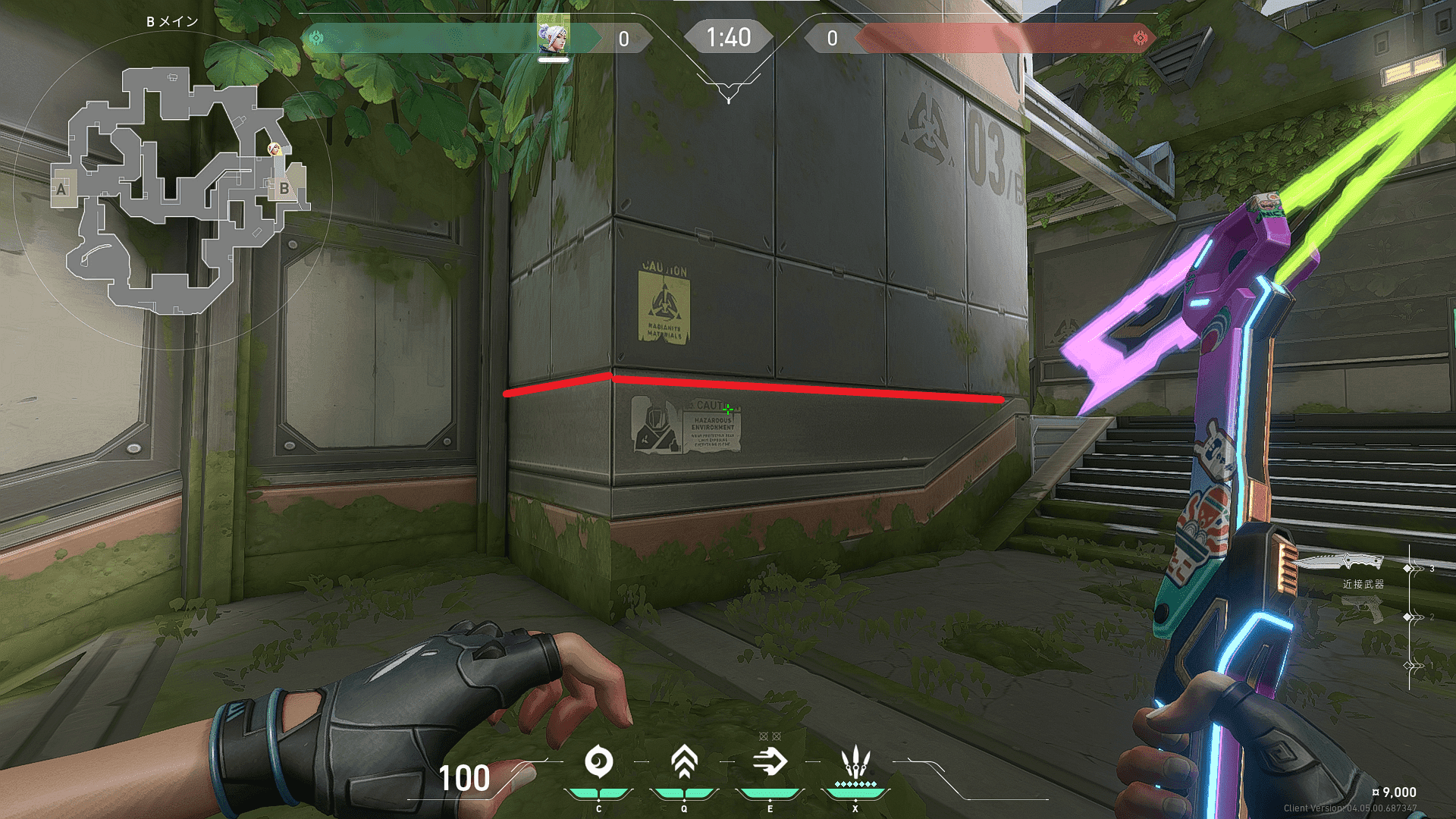
Task: Activate the Cloudburst swirl ability icon
Action: (599, 762)
